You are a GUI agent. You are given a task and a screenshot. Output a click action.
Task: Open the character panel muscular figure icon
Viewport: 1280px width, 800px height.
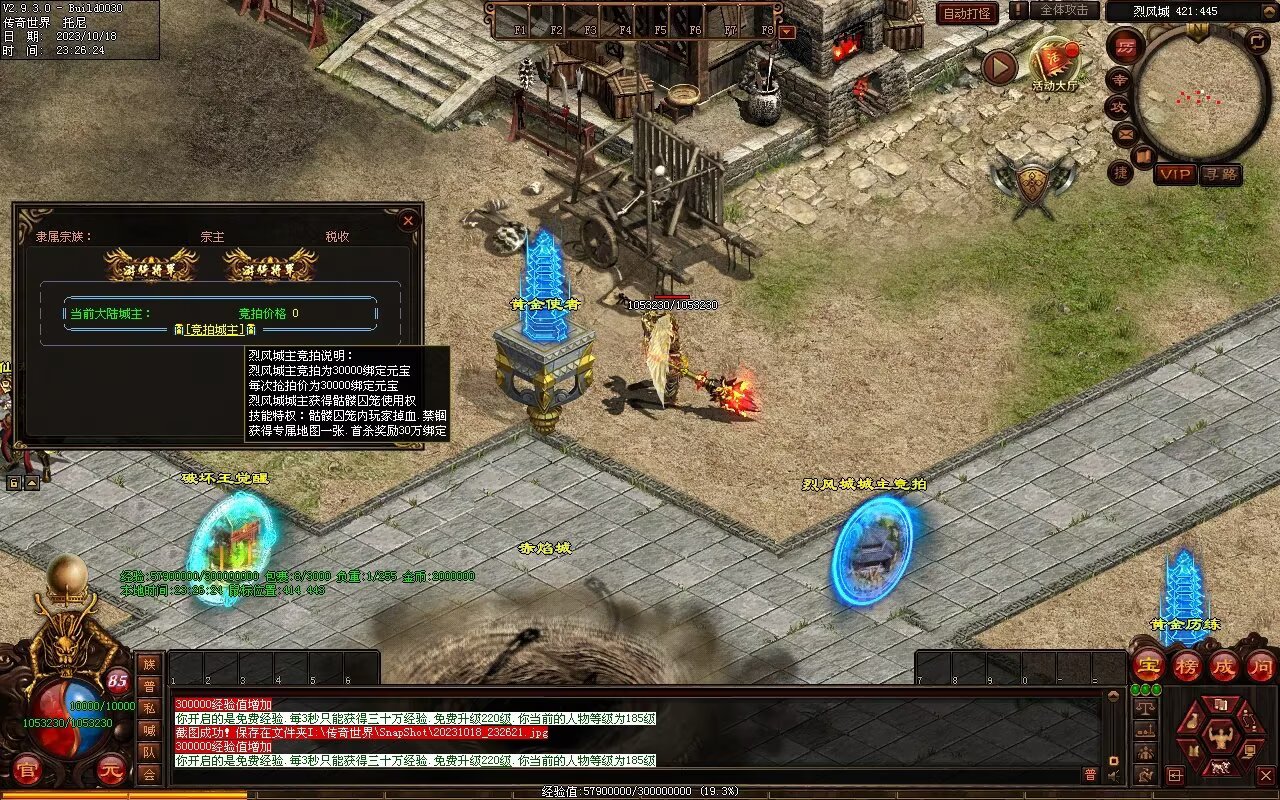point(1219,737)
